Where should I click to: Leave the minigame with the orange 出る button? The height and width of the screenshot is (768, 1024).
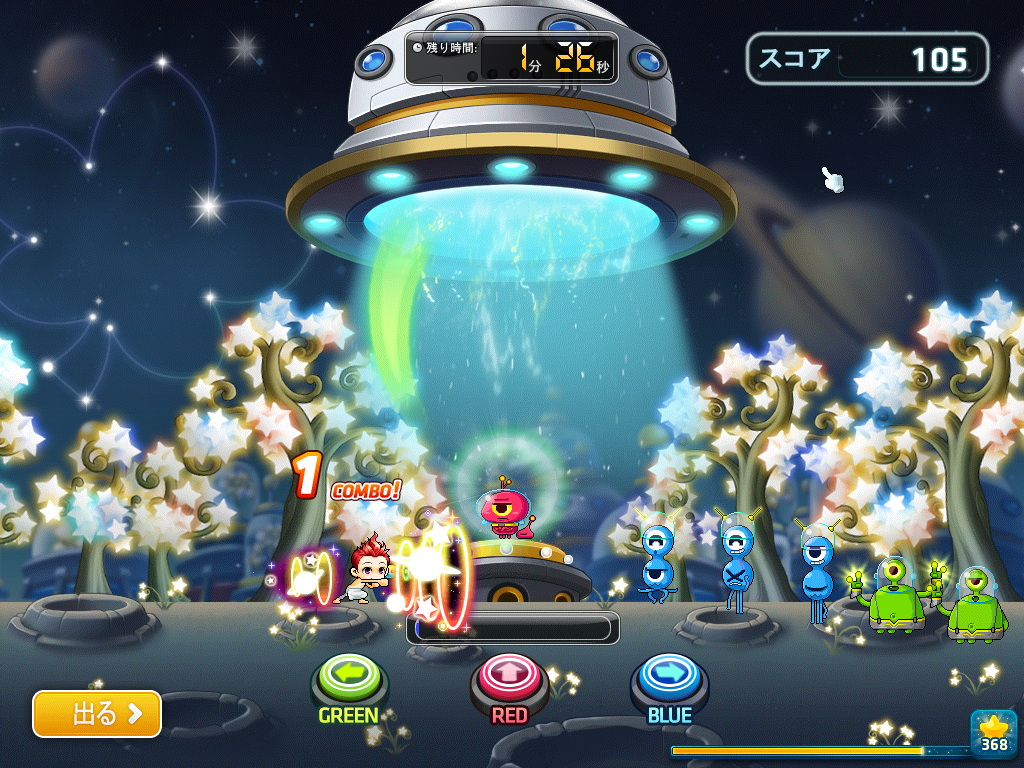point(97,713)
